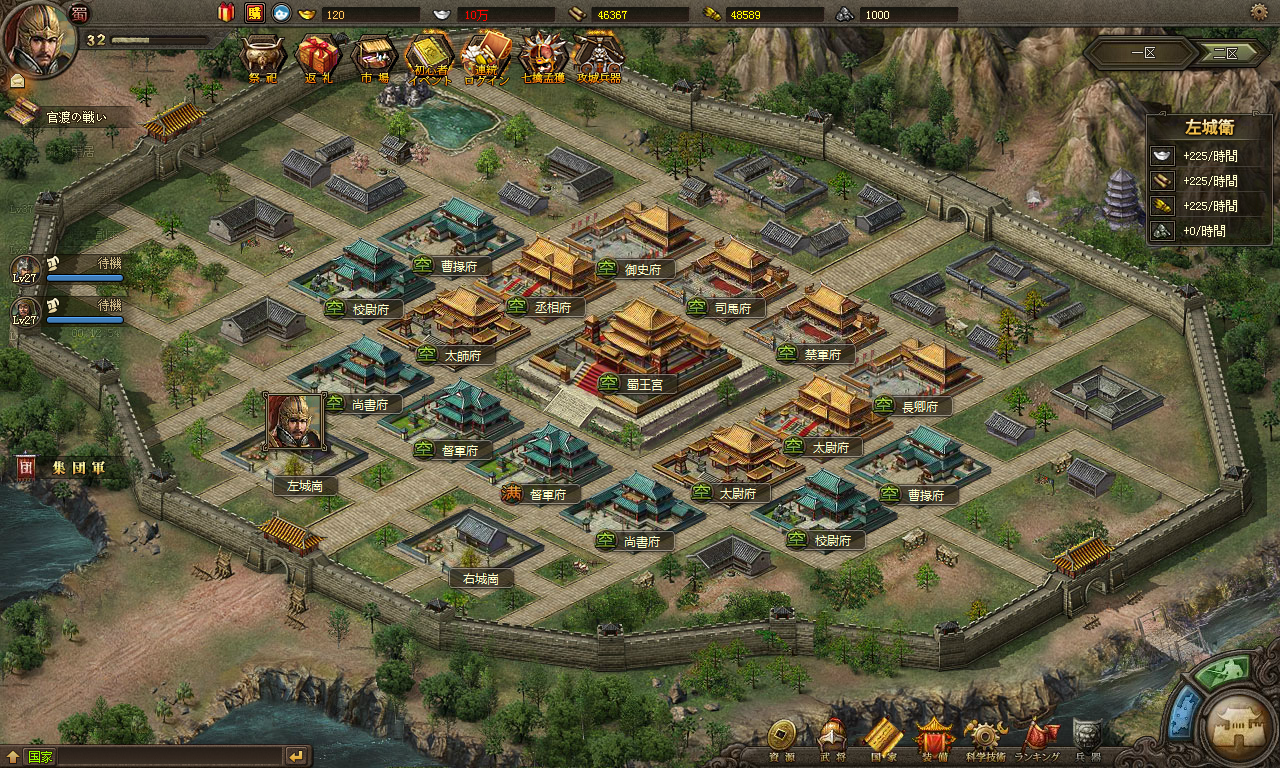Viewport: 1280px width, 768px height.
Task: Open the 科学技術 technology menu
Action: [x=986, y=738]
